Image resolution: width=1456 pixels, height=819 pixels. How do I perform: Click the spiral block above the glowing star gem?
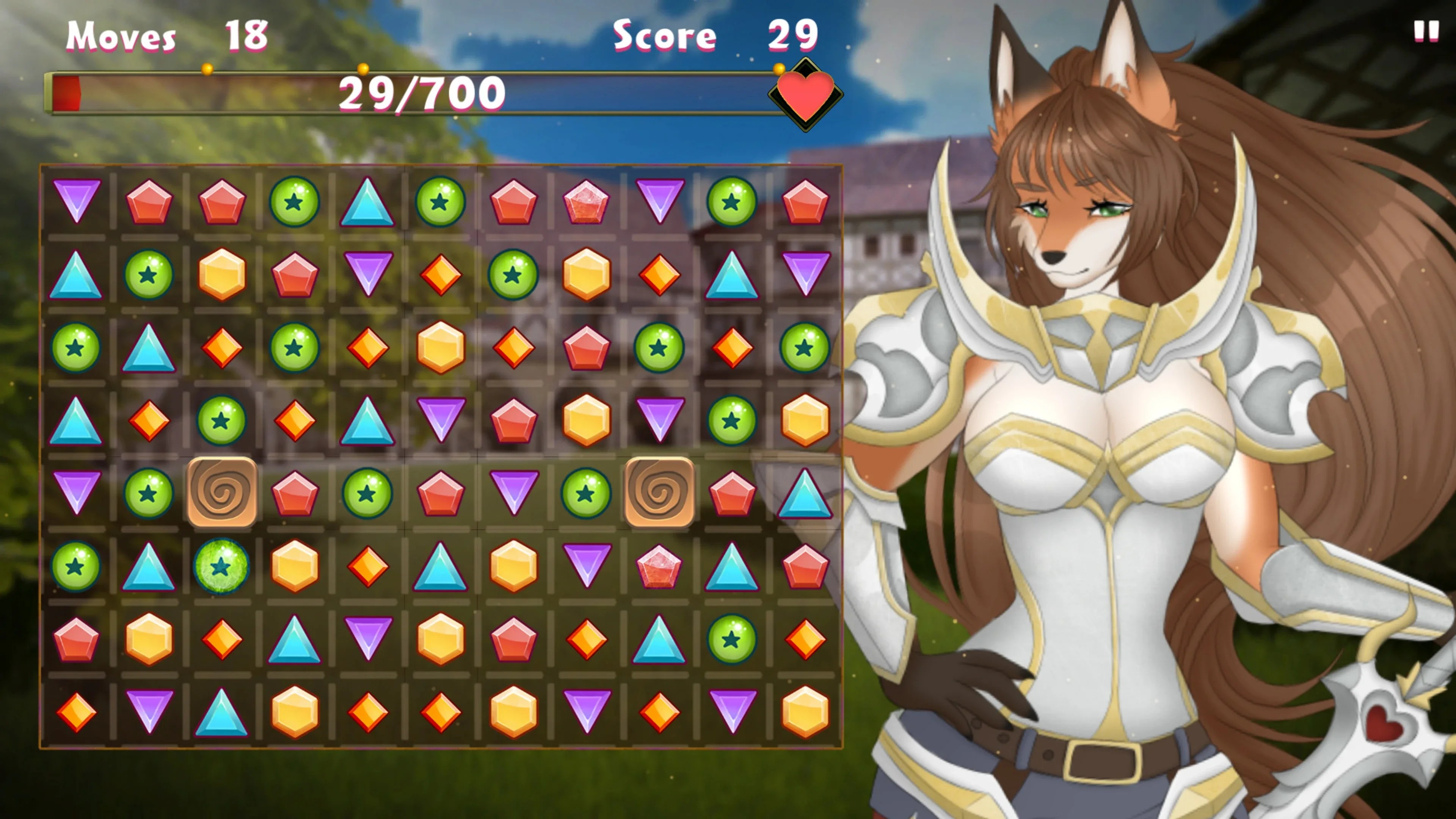coord(221,492)
